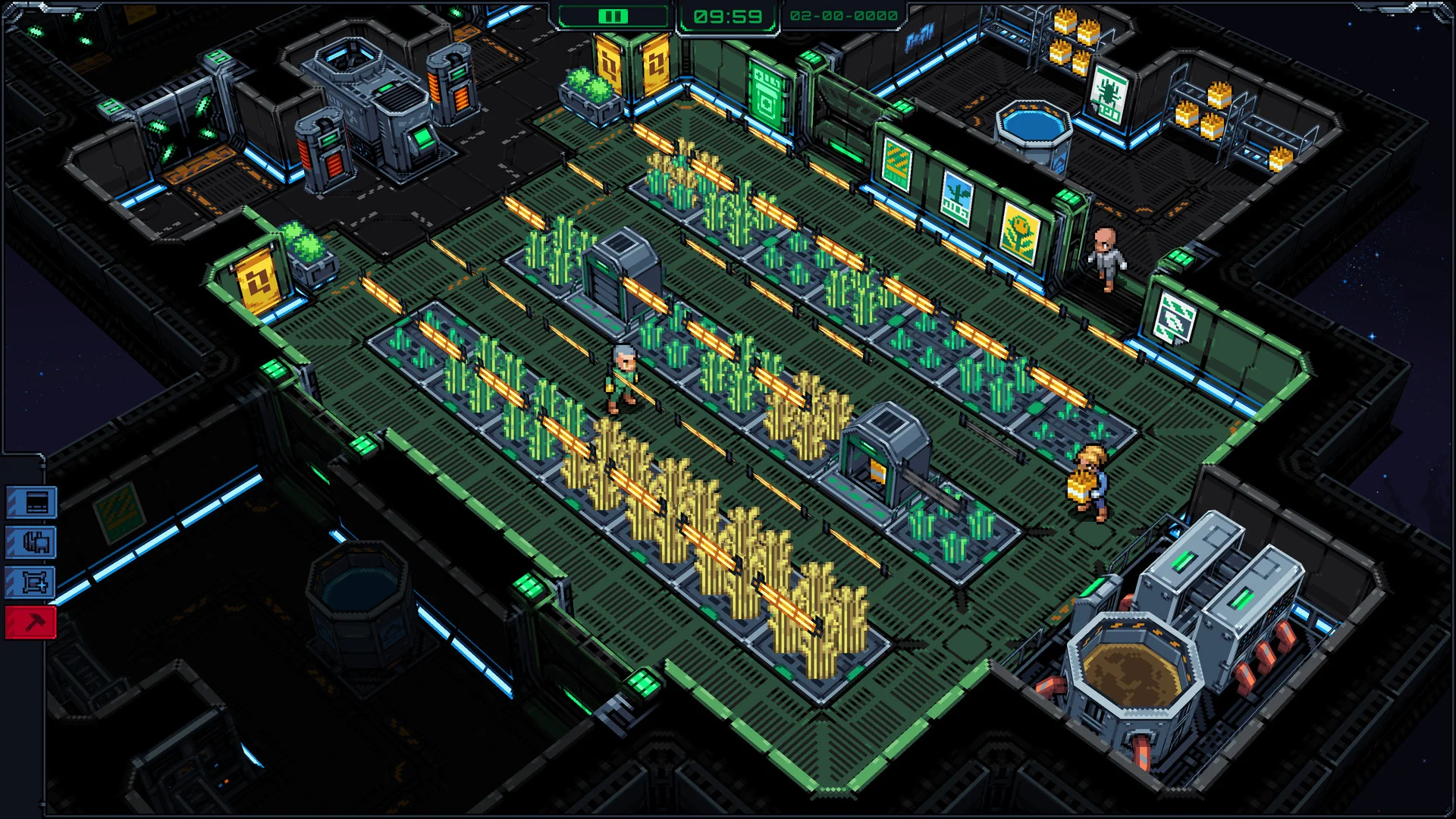
Task: Select the bald colonist near the upper-right doorway
Action: coord(1107,258)
